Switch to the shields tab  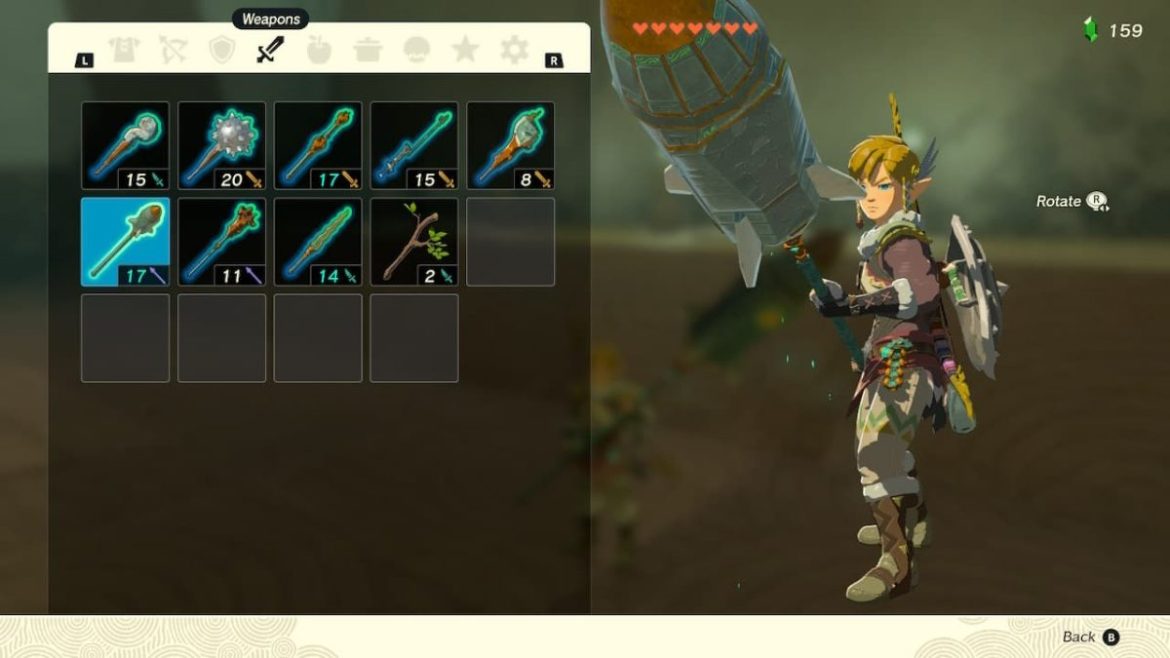click(x=221, y=50)
